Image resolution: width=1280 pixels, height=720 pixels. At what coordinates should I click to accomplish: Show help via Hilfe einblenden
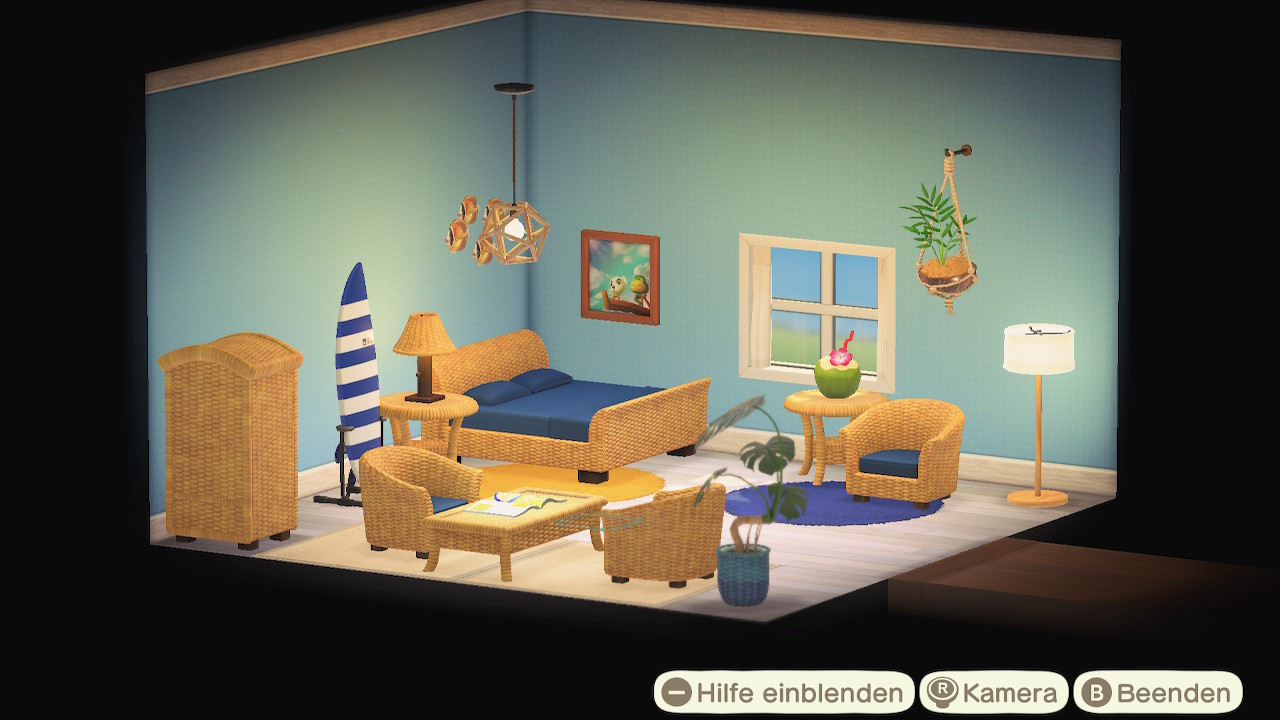pyautogui.click(x=784, y=692)
